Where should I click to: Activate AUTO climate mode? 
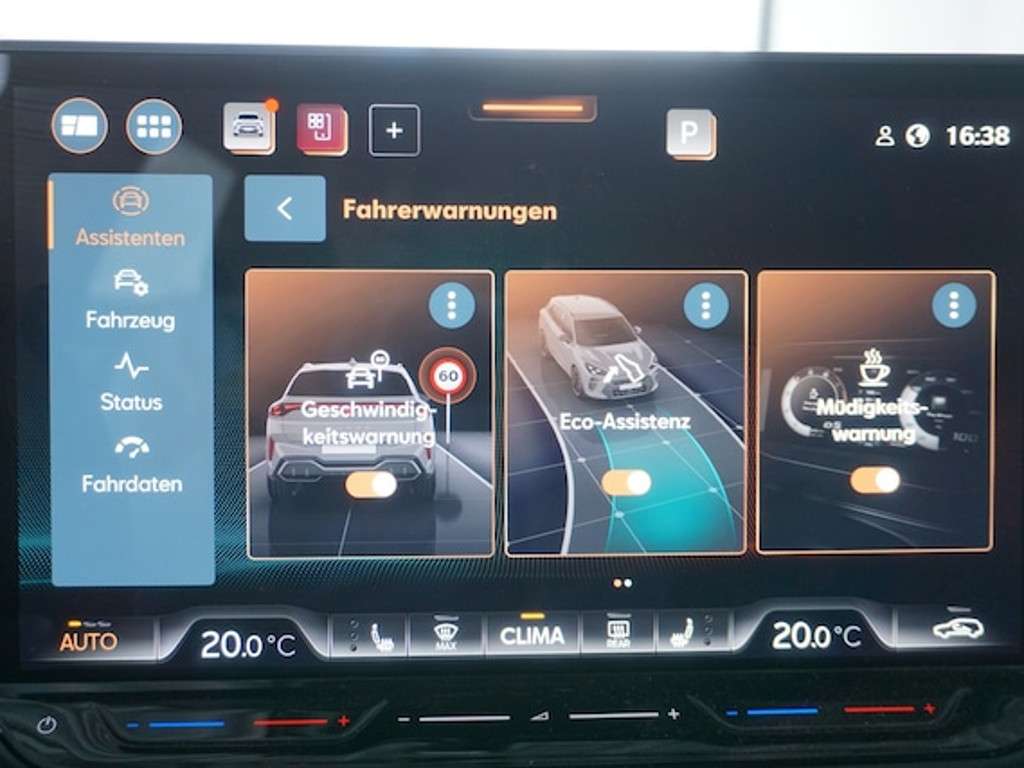click(88, 640)
